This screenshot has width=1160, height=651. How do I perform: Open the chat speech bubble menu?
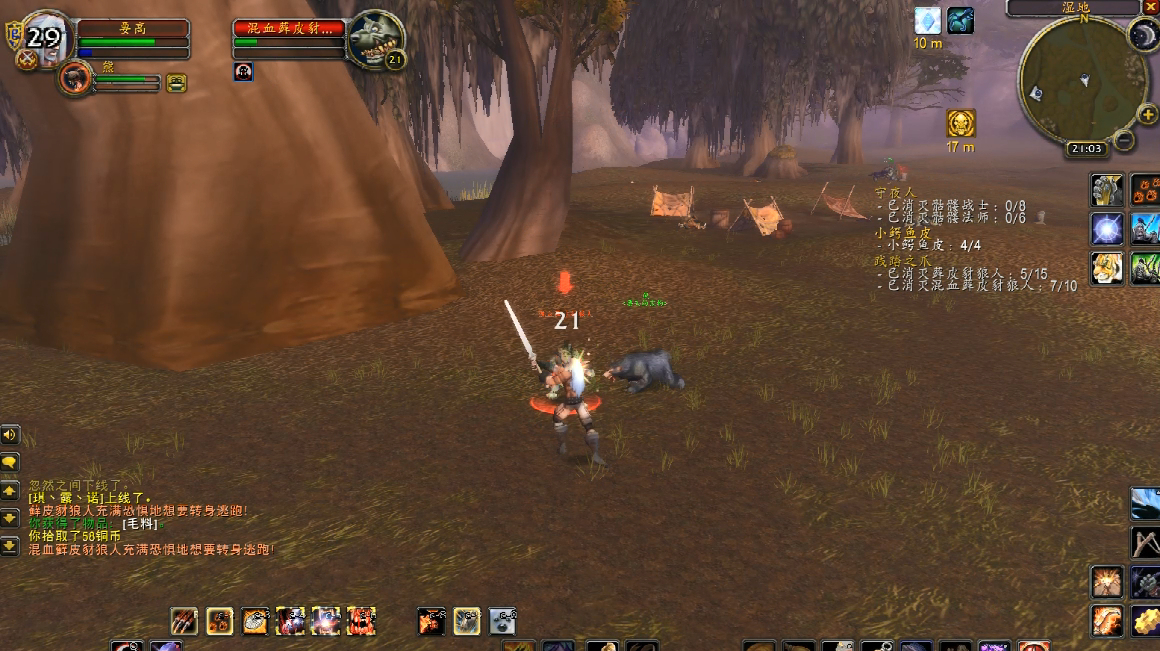point(10,462)
